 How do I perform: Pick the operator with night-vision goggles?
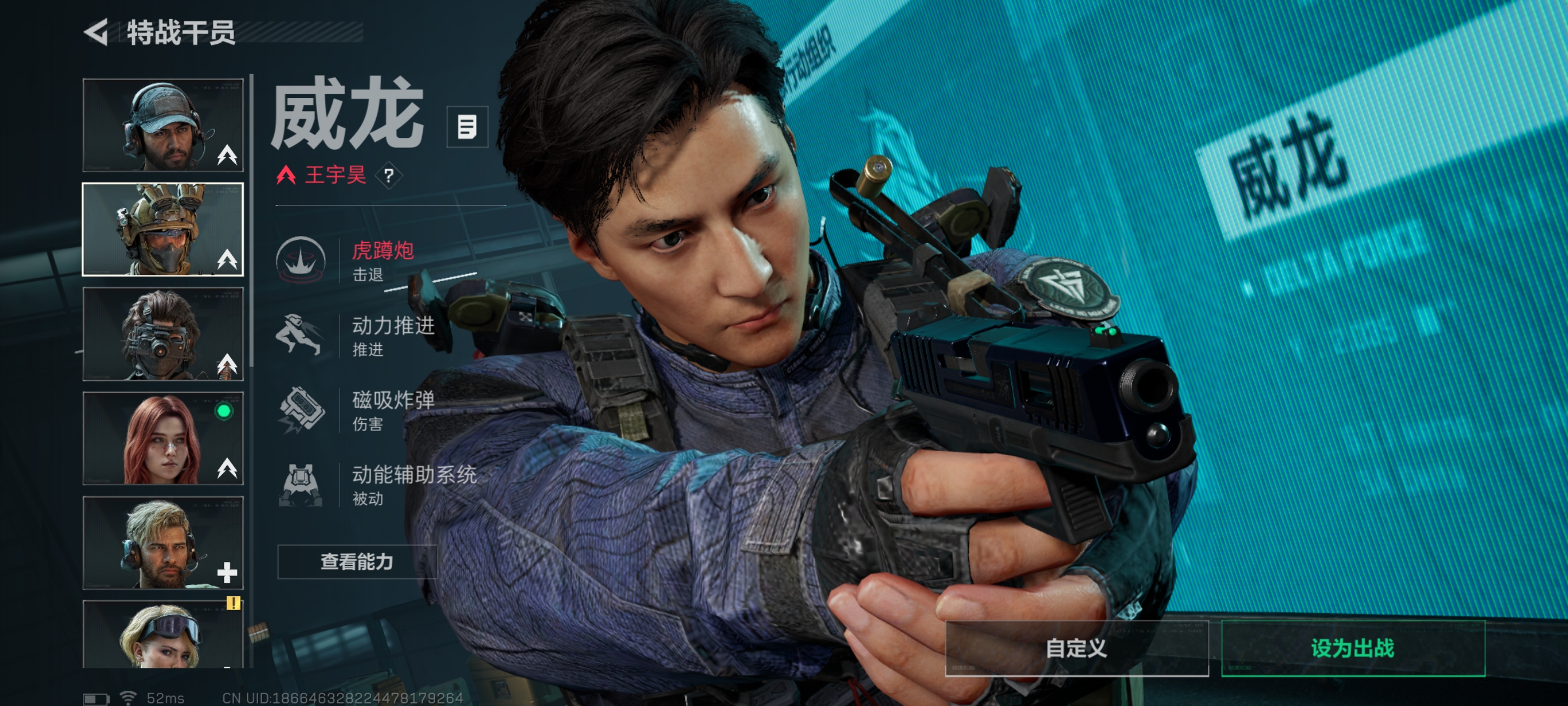162,334
